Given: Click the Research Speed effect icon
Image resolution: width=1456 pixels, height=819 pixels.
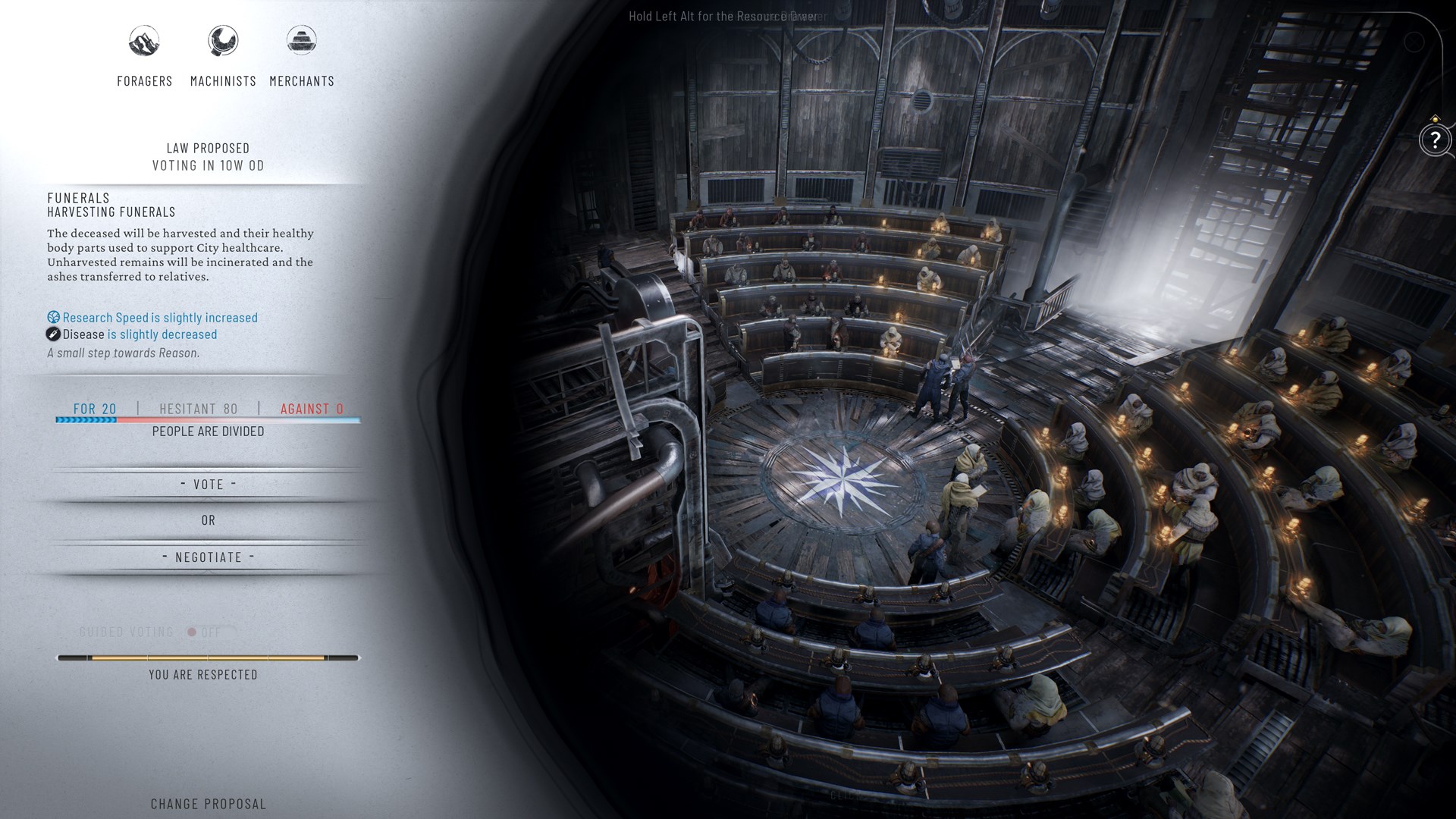Looking at the screenshot, I should [53, 318].
